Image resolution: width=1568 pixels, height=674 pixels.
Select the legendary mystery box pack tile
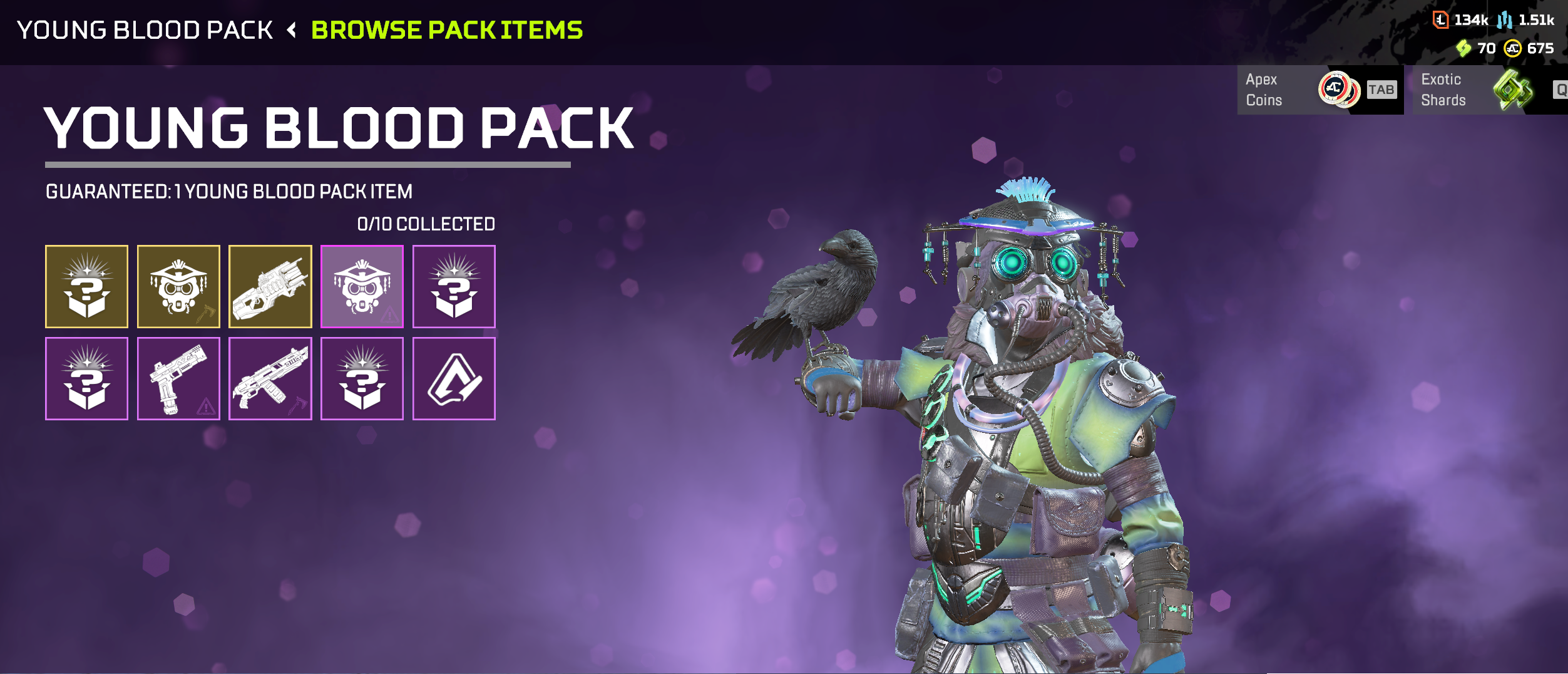tap(88, 287)
